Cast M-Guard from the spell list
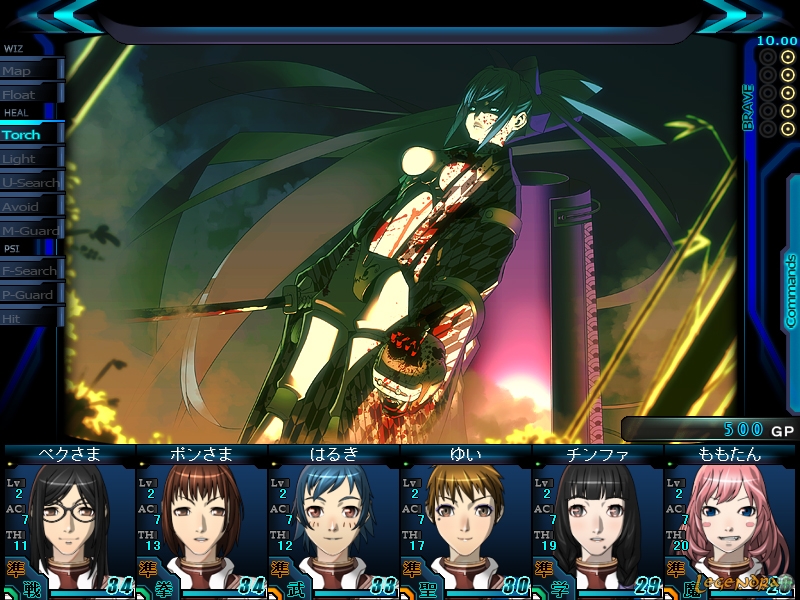Viewport: 800px width, 600px height. click(30, 231)
